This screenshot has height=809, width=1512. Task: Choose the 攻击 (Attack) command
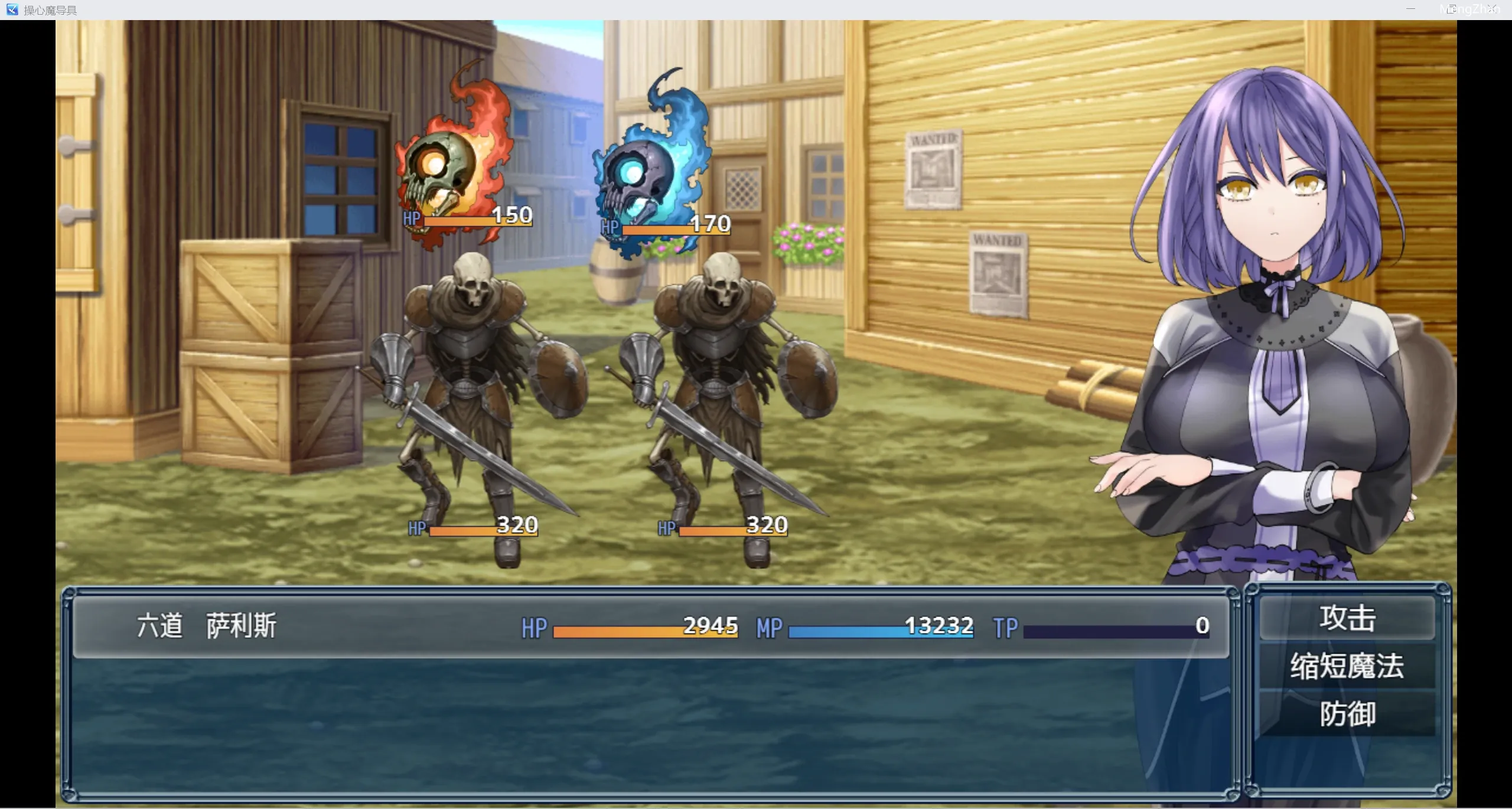click(x=1347, y=618)
